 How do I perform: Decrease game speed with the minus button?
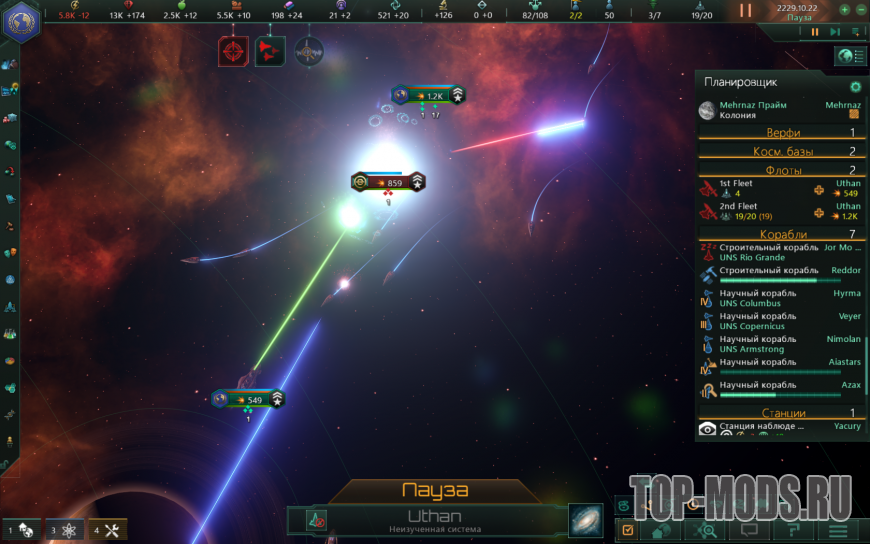860,9
